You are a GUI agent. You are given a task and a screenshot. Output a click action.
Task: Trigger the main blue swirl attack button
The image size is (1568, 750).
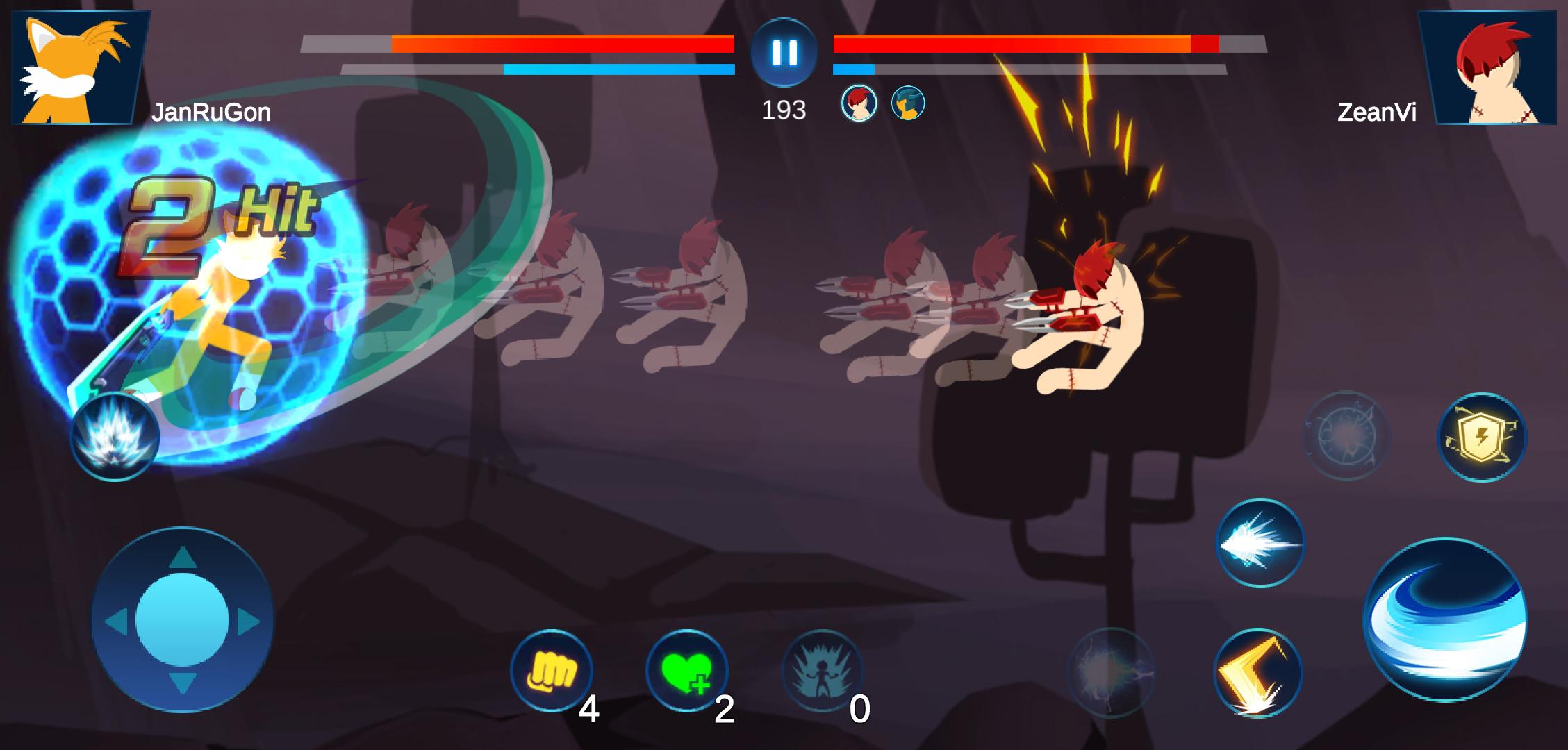(x=1445, y=619)
